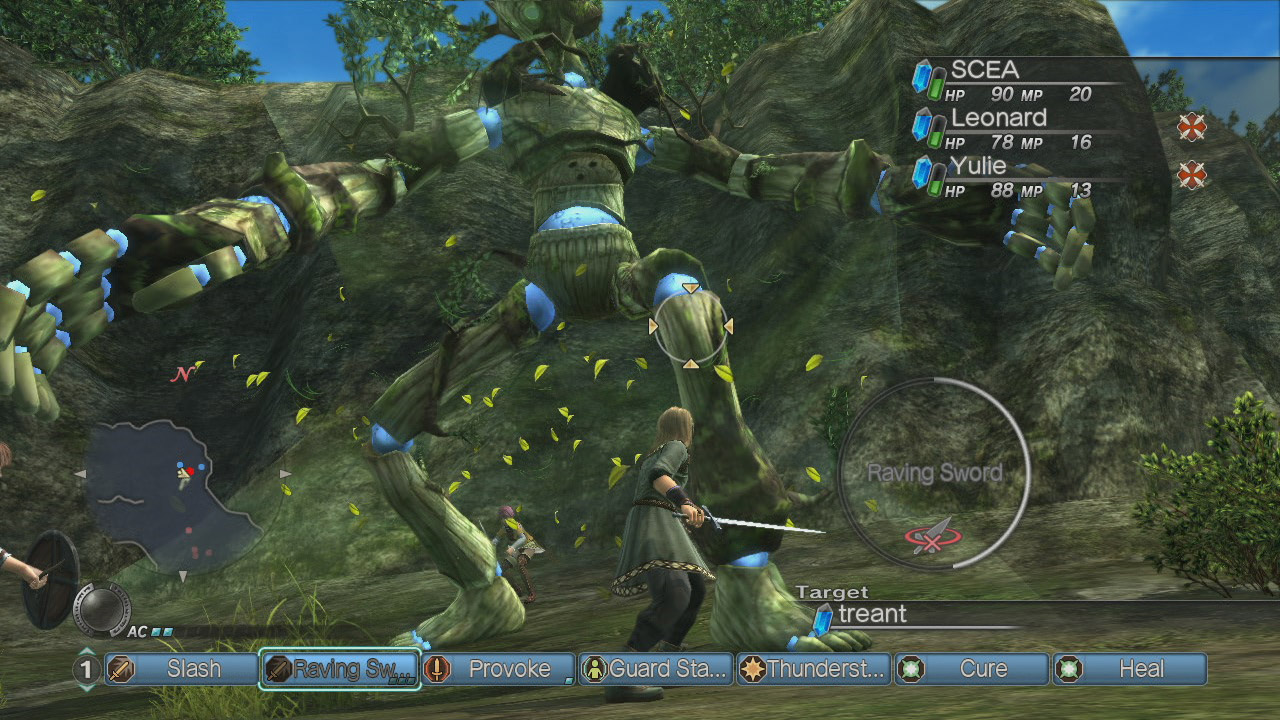This screenshot has width=1280, height=720.
Task: Choose the Guard Stance skill
Action: pyautogui.click(x=656, y=669)
